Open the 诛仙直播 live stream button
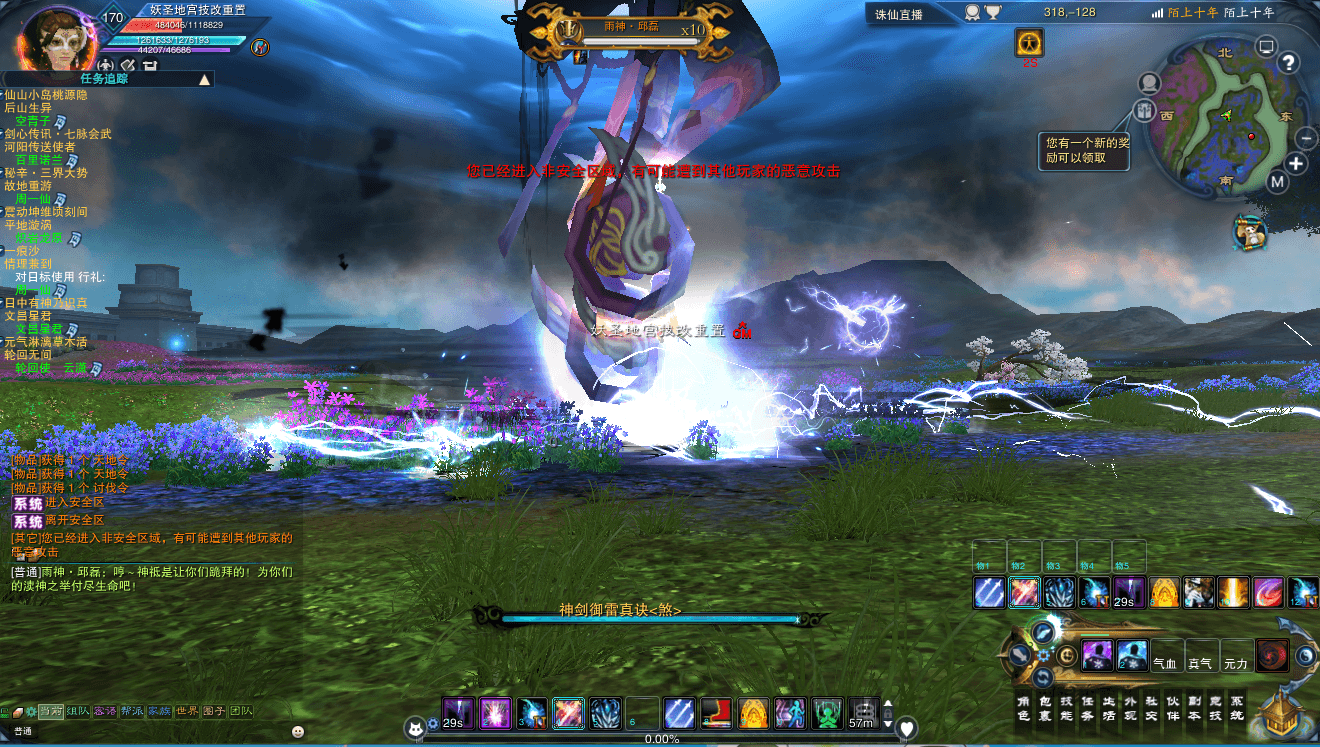The width and height of the screenshot is (1320, 747). [899, 14]
